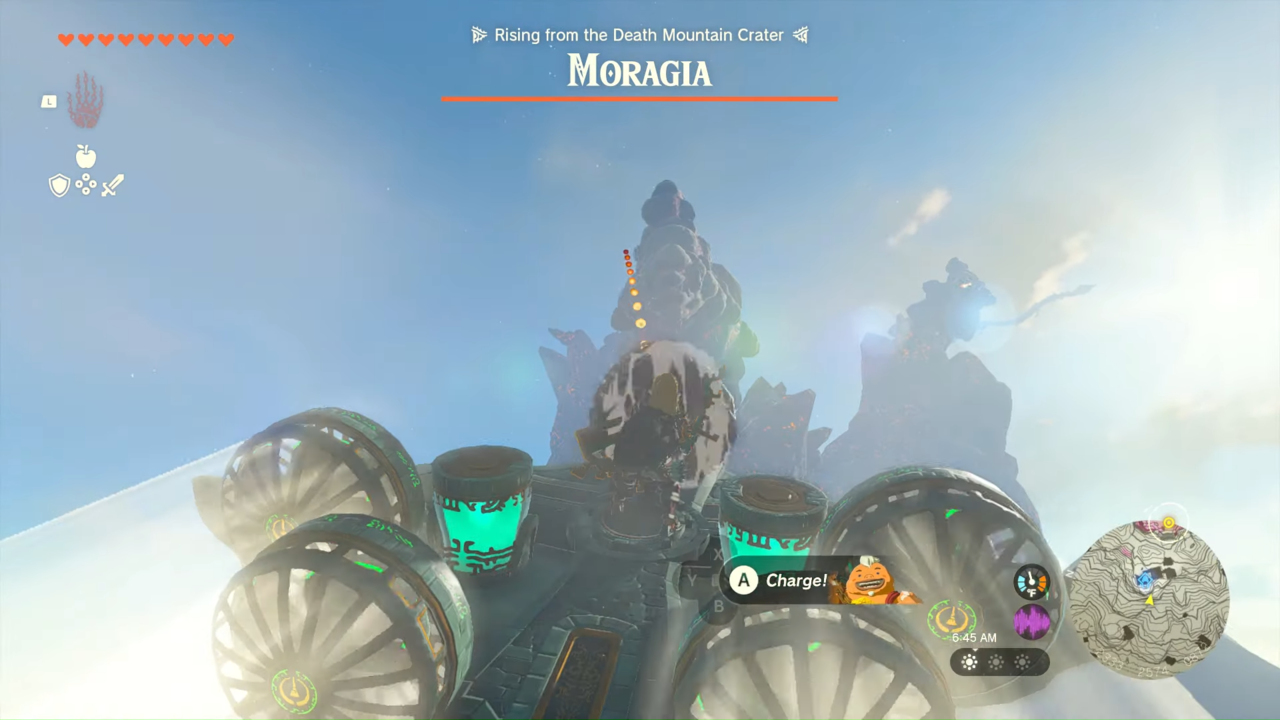Select the Moragia boss title banner

[x=640, y=71]
